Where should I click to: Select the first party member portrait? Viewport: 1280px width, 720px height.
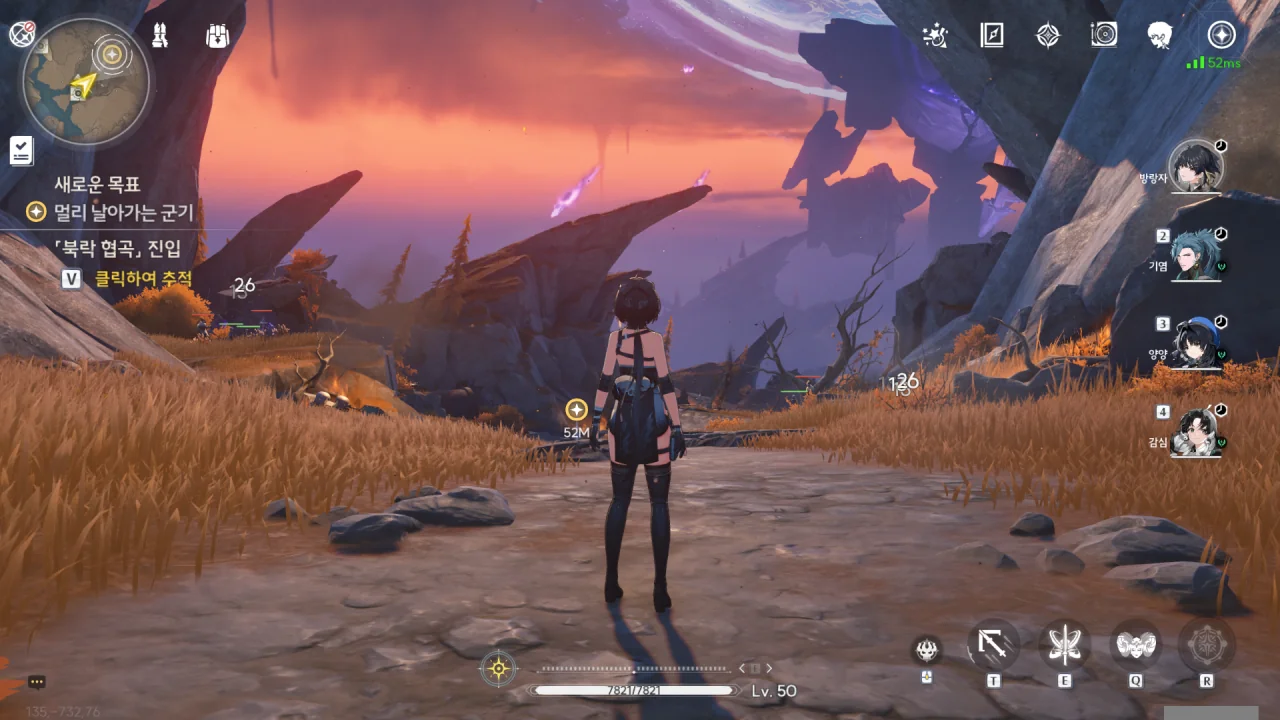[x=1196, y=166]
